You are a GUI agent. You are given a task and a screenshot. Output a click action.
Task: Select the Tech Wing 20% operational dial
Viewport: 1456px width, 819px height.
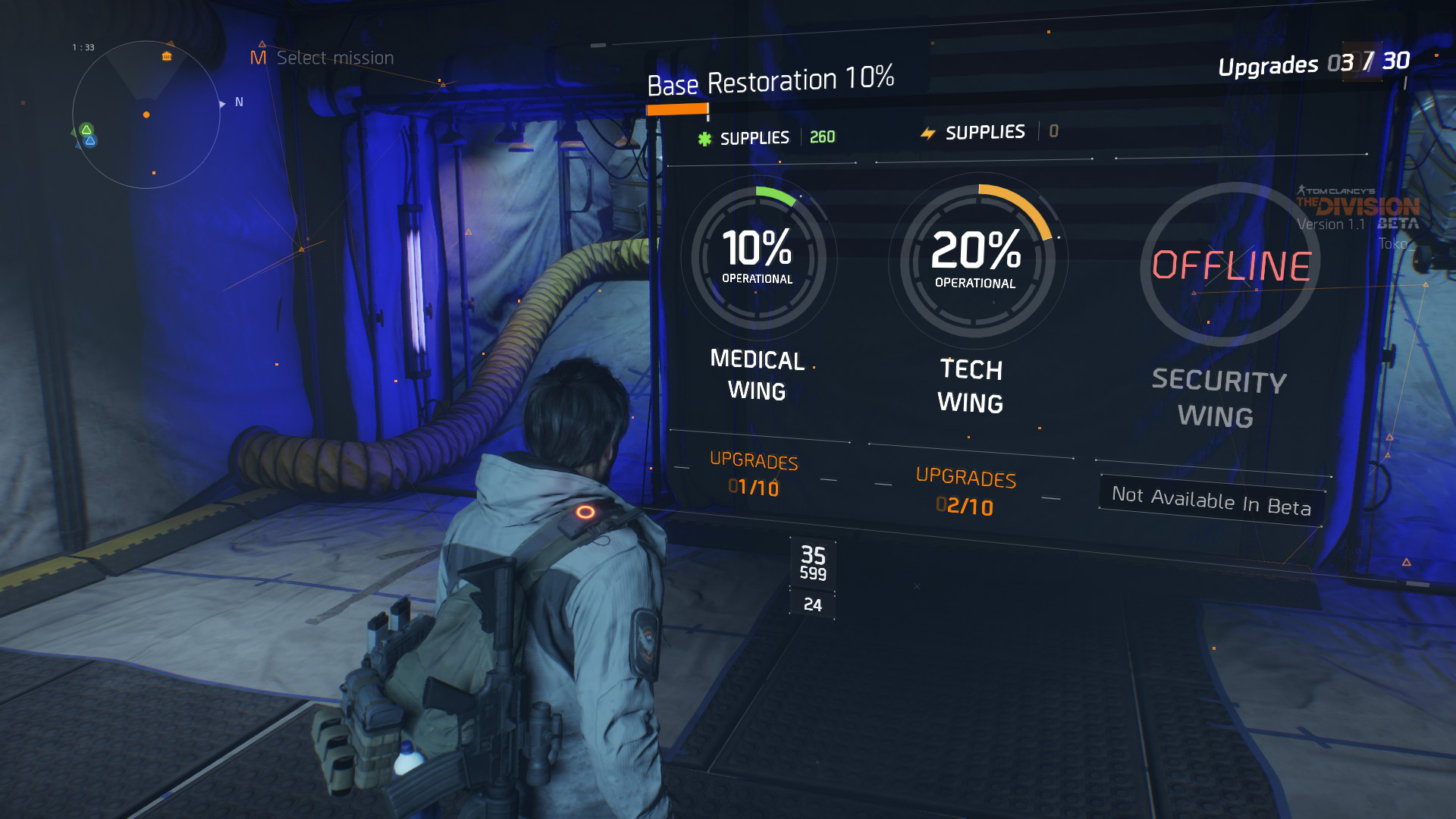coord(977,261)
